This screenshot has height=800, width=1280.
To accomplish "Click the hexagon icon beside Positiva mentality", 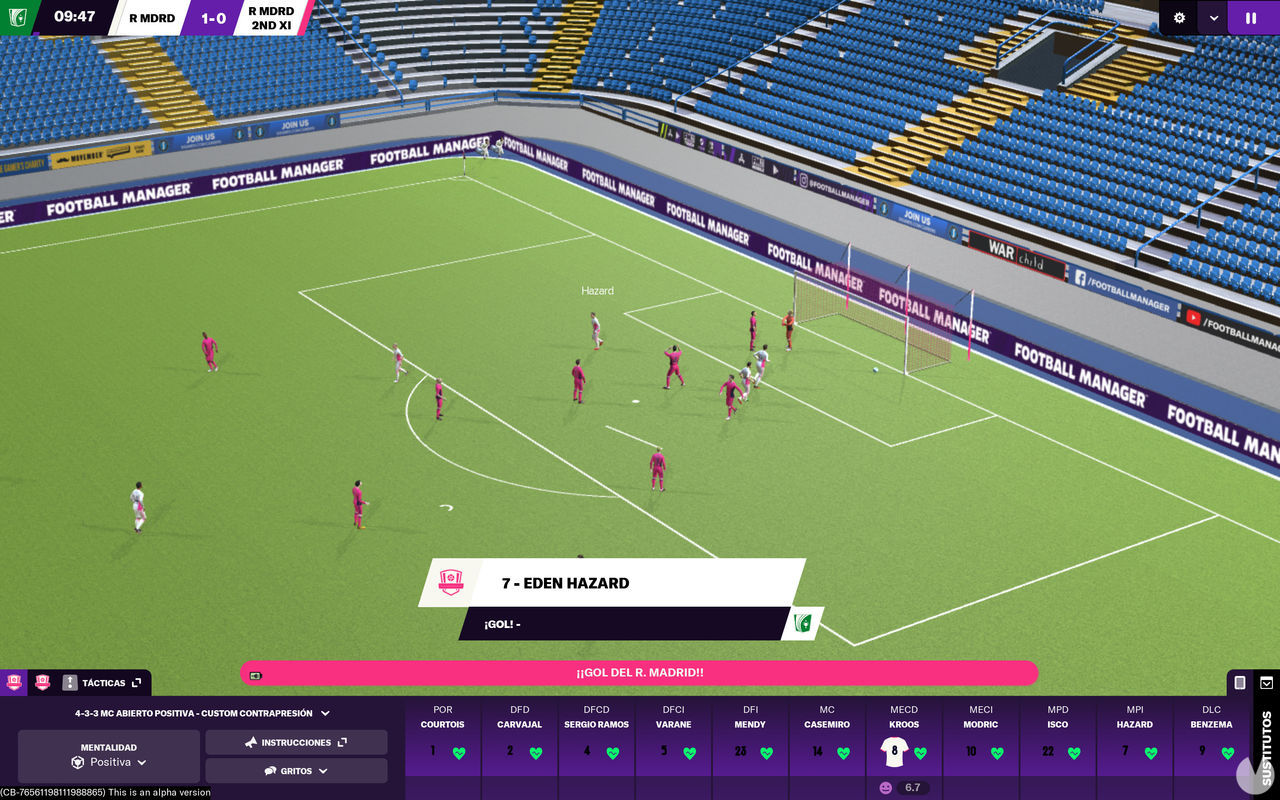I will 78,762.
